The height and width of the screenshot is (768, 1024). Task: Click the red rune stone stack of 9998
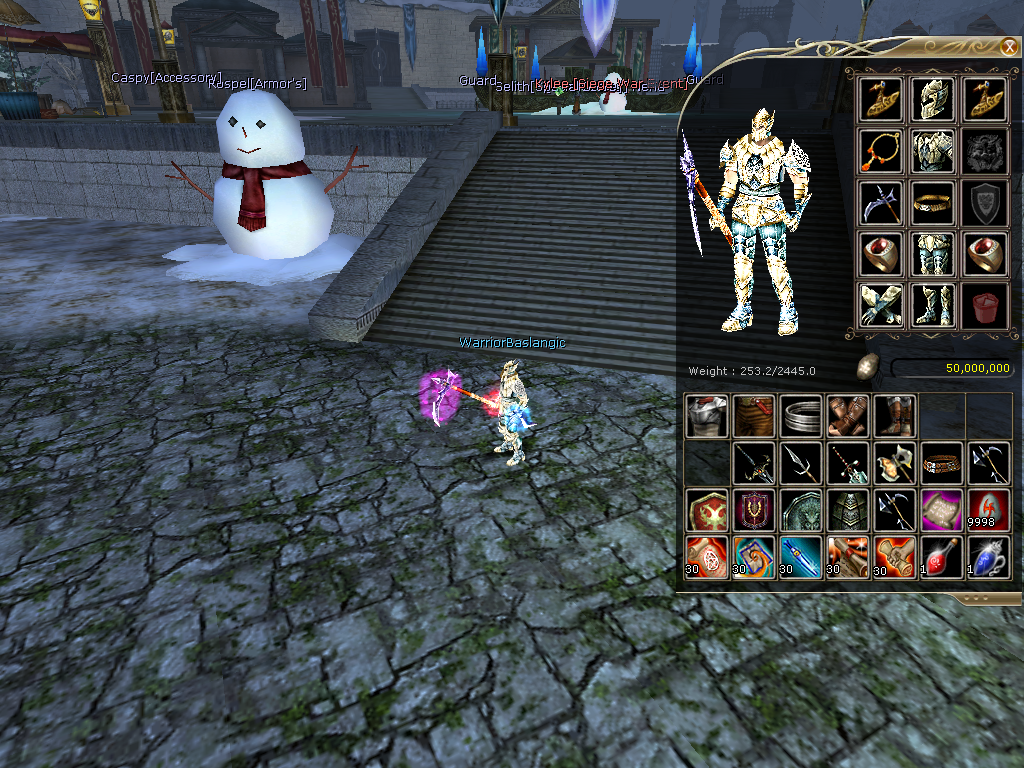989,510
